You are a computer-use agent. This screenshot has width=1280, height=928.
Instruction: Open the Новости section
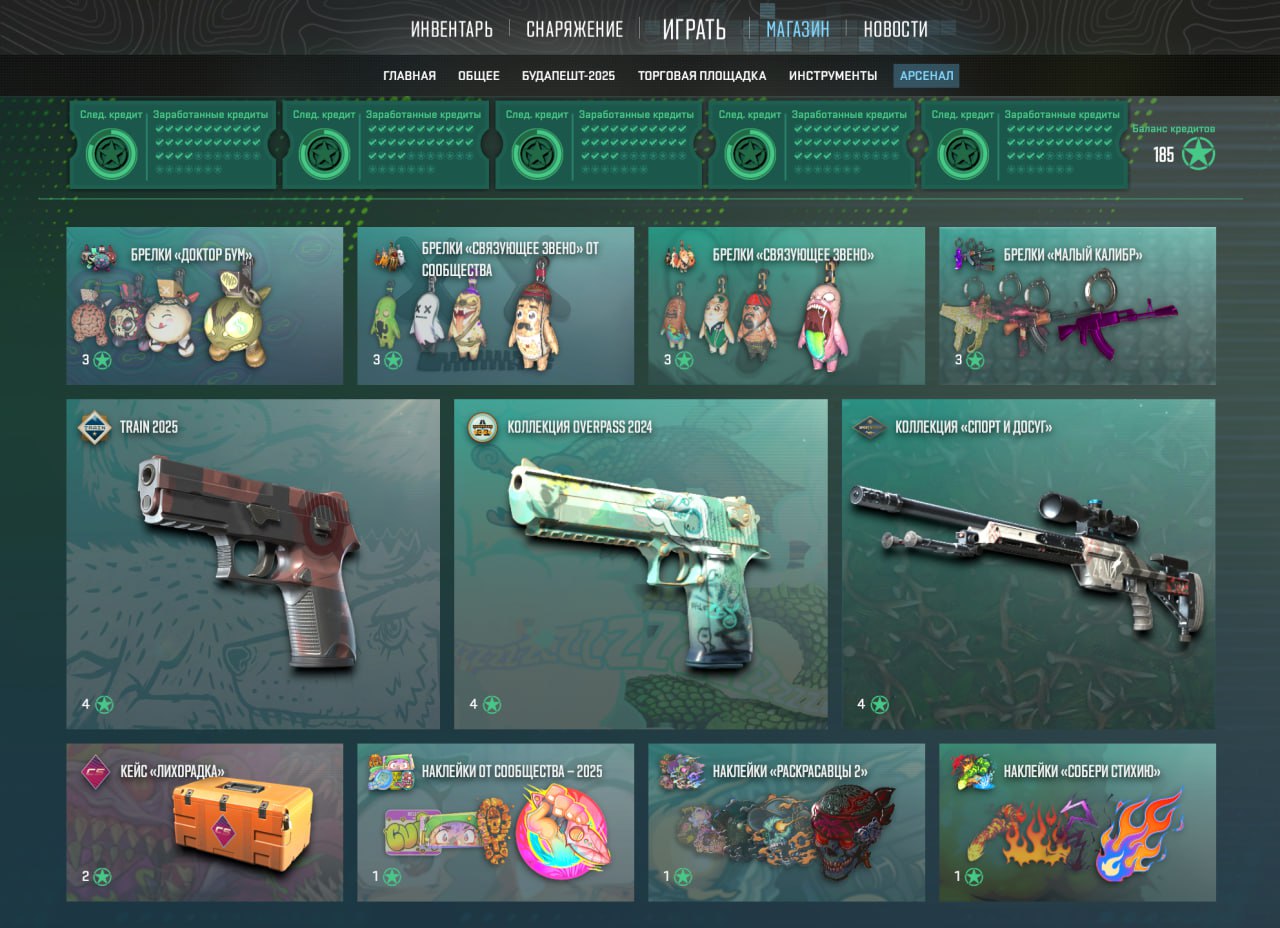(x=895, y=29)
